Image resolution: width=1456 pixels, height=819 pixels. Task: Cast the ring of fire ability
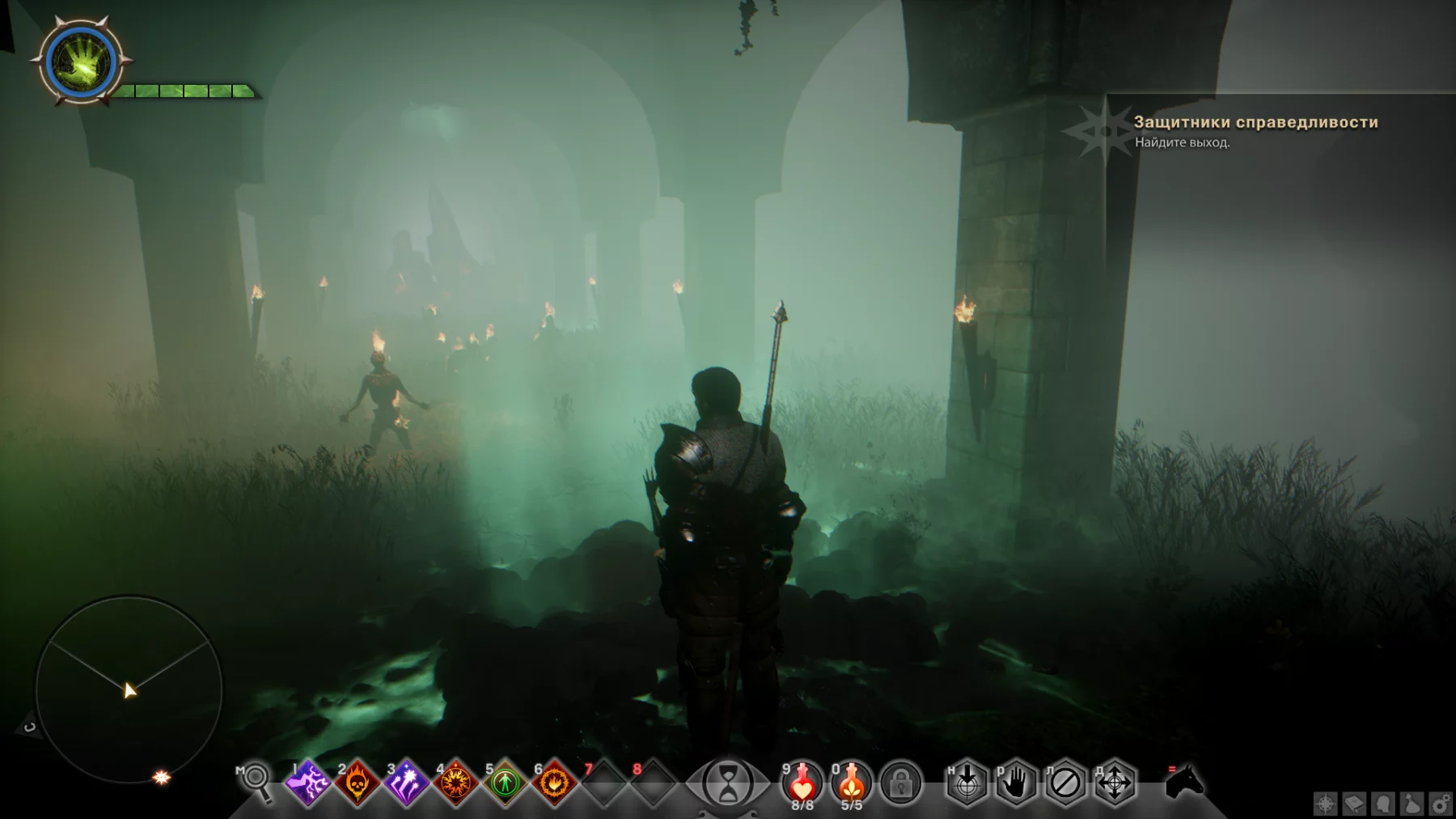554,783
